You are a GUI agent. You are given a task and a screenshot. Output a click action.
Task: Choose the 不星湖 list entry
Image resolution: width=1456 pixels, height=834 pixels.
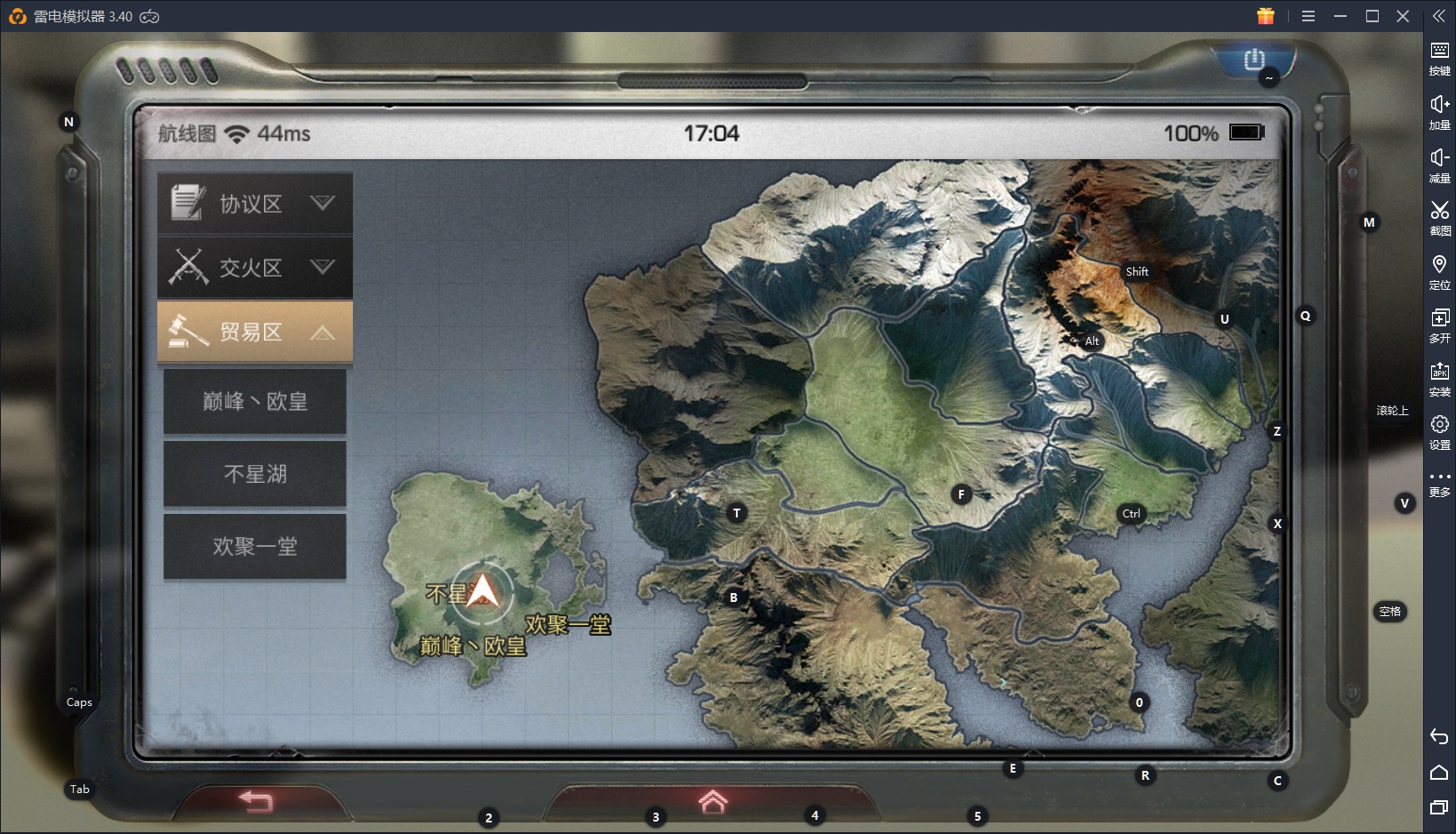click(x=255, y=474)
